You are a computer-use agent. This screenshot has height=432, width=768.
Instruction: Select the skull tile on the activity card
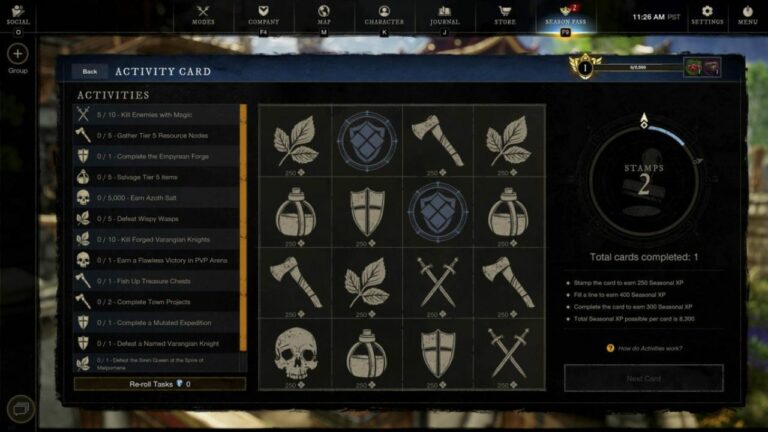click(294, 352)
